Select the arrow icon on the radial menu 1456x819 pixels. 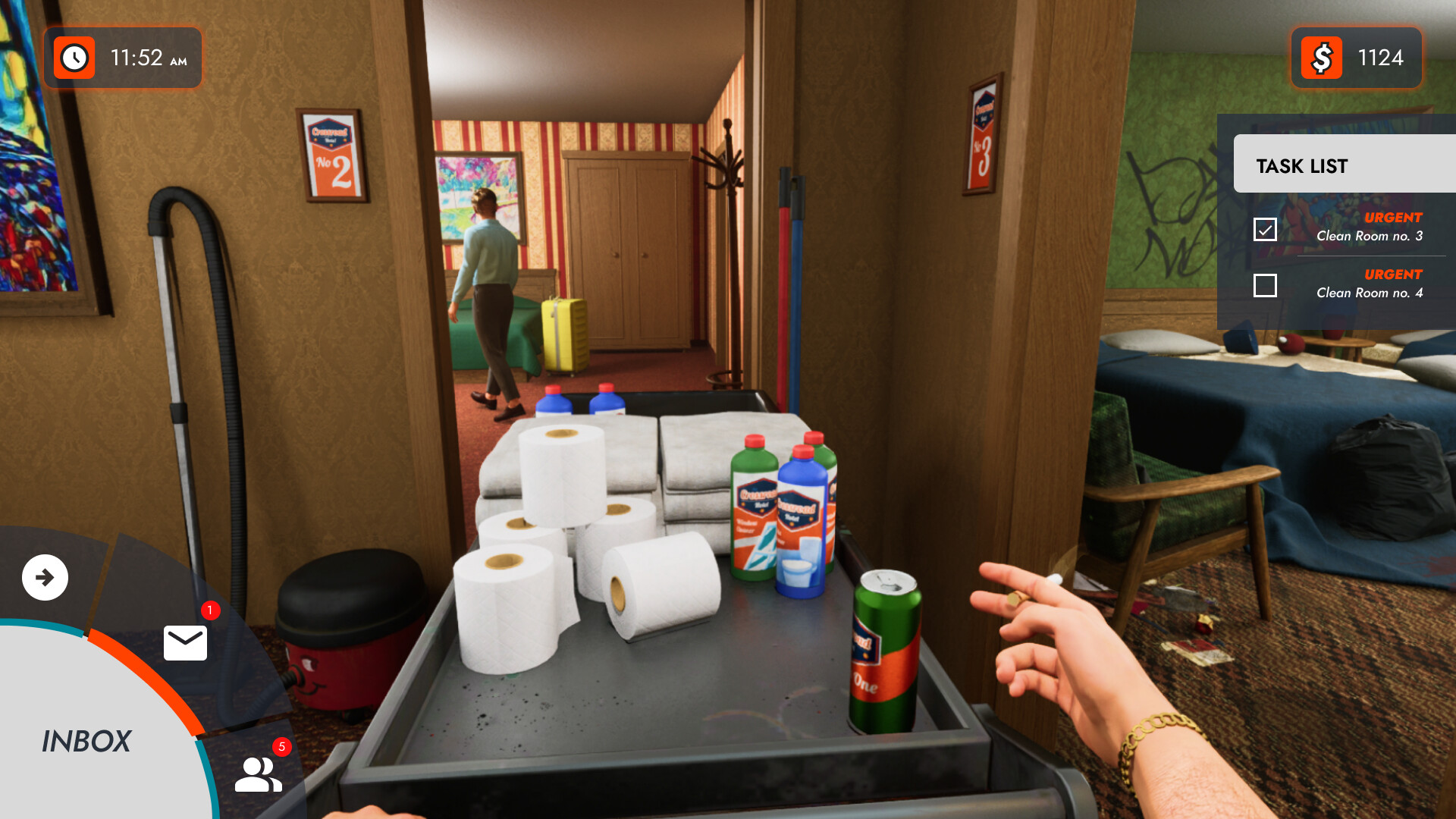pyautogui.click(x=44, y=577)
